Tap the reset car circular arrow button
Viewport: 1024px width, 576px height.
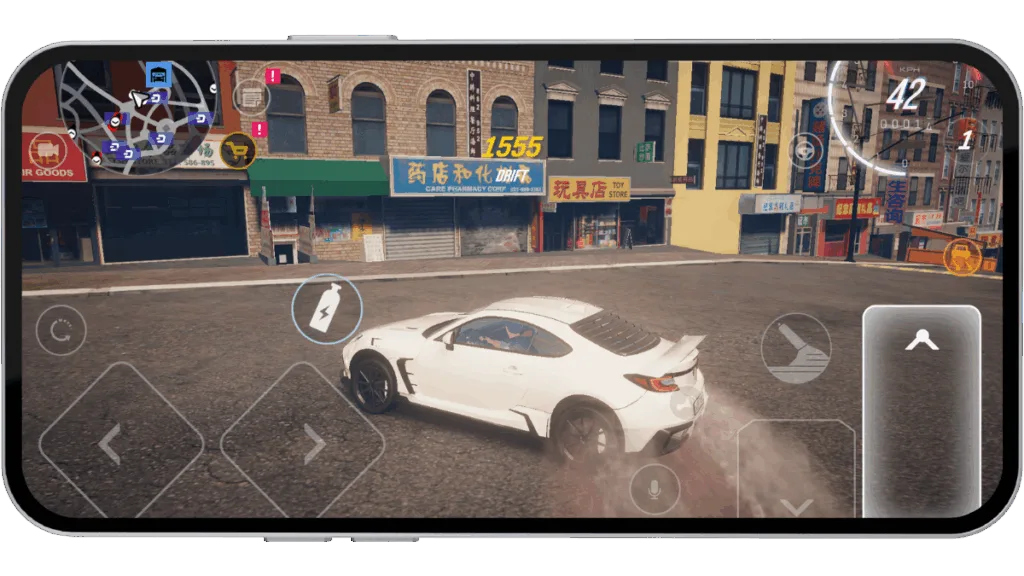pyautogui.click(x=60, y=330)
